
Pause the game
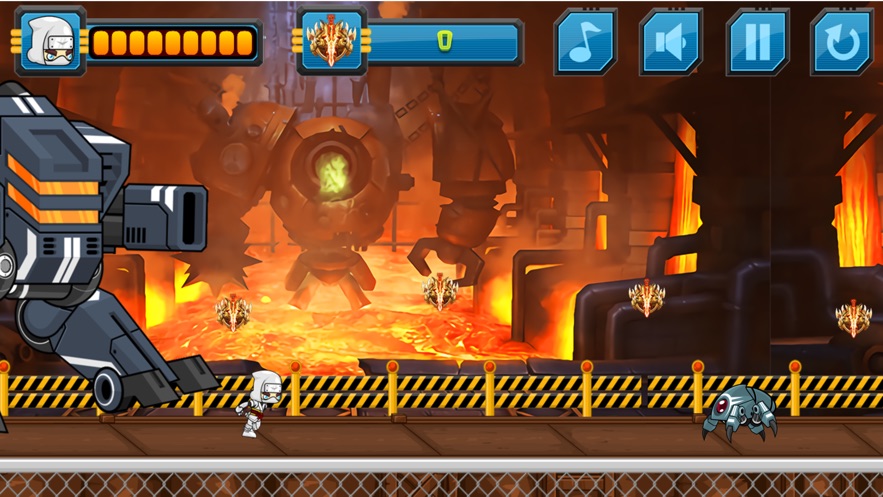757,42
